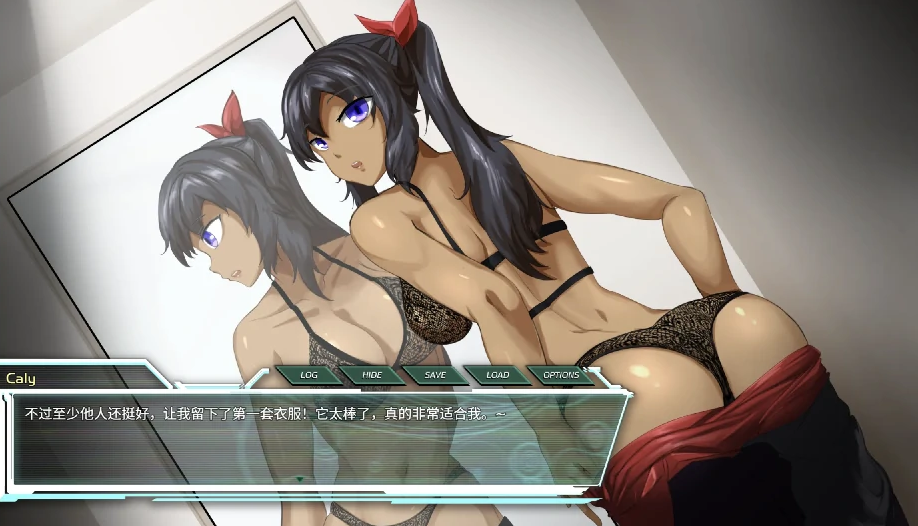
Task: Open the dialogue LOG
Action: tap(309, 375)
